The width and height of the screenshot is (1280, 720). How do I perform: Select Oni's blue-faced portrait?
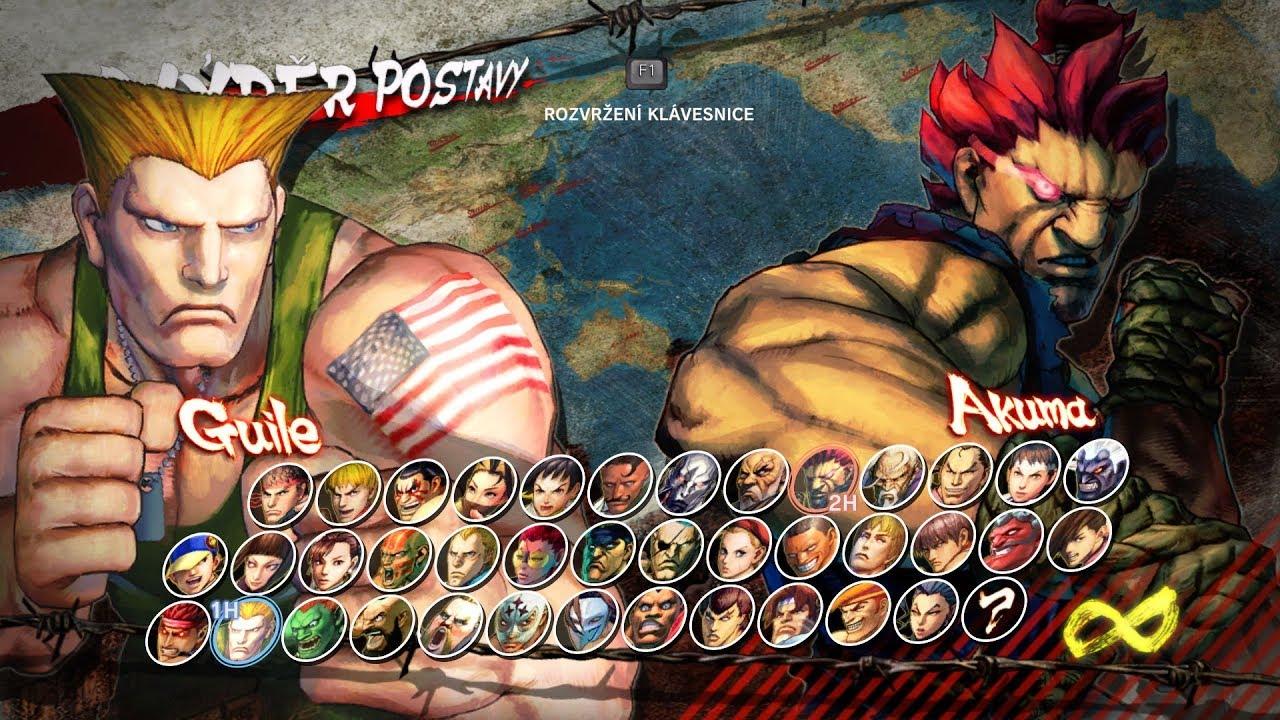coord(1097,471)
